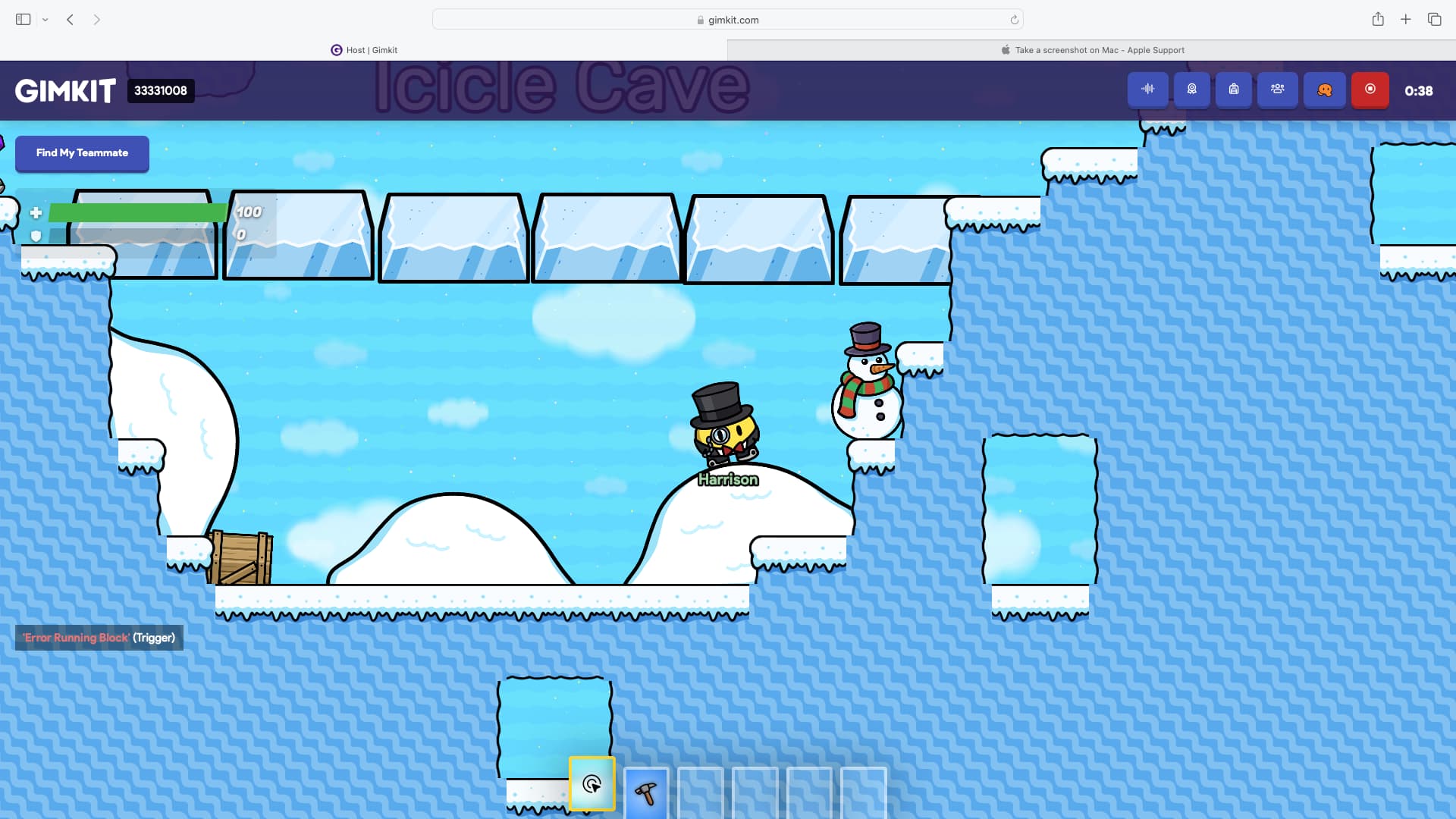End the game with the red stop button
This screenshot has width=1456, height=819.
click(x=1370, y=89)
